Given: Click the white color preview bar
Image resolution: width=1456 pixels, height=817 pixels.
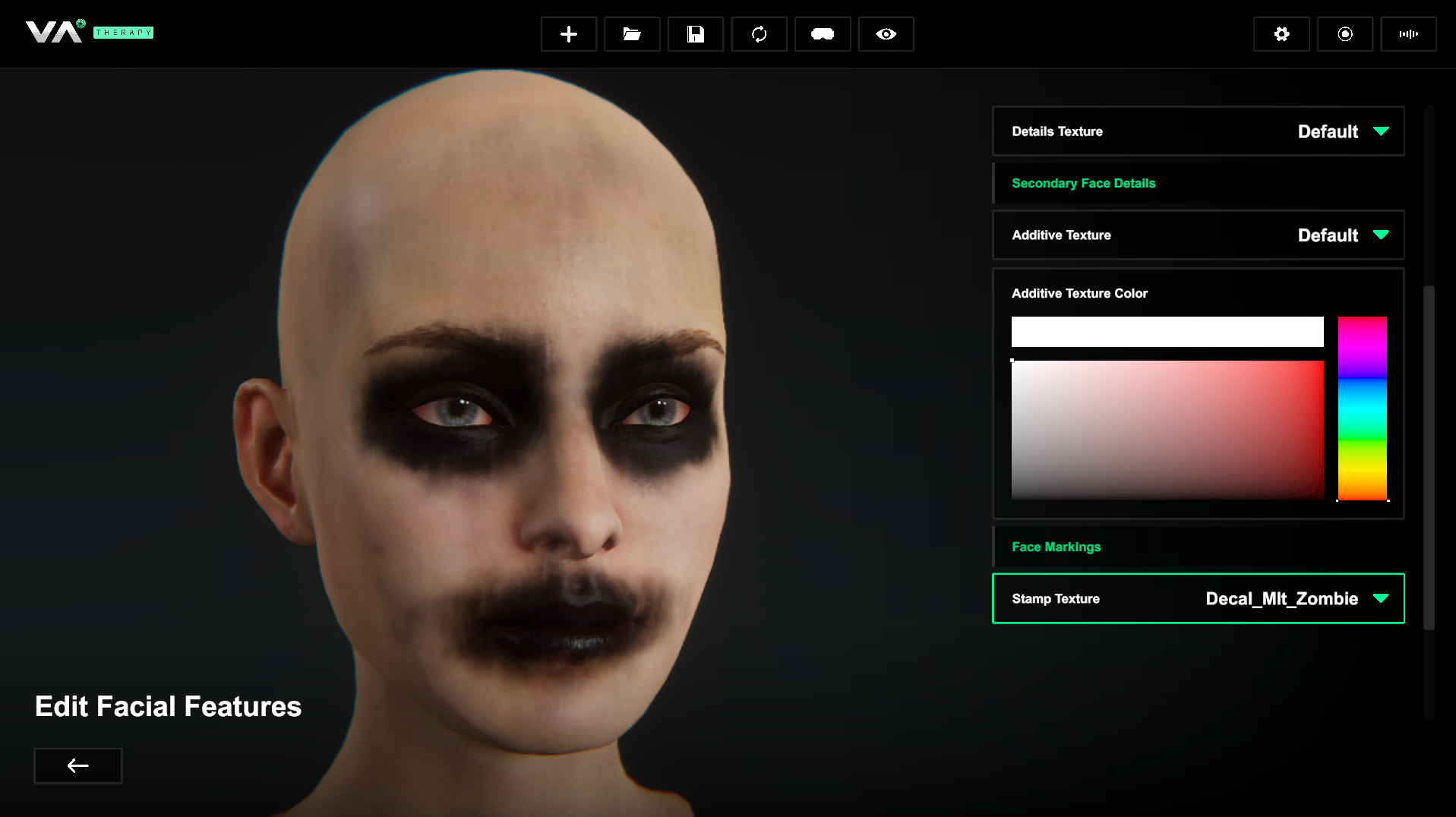Looking at the screenshot, I should pyautogui.click(x=1167, y=332).
